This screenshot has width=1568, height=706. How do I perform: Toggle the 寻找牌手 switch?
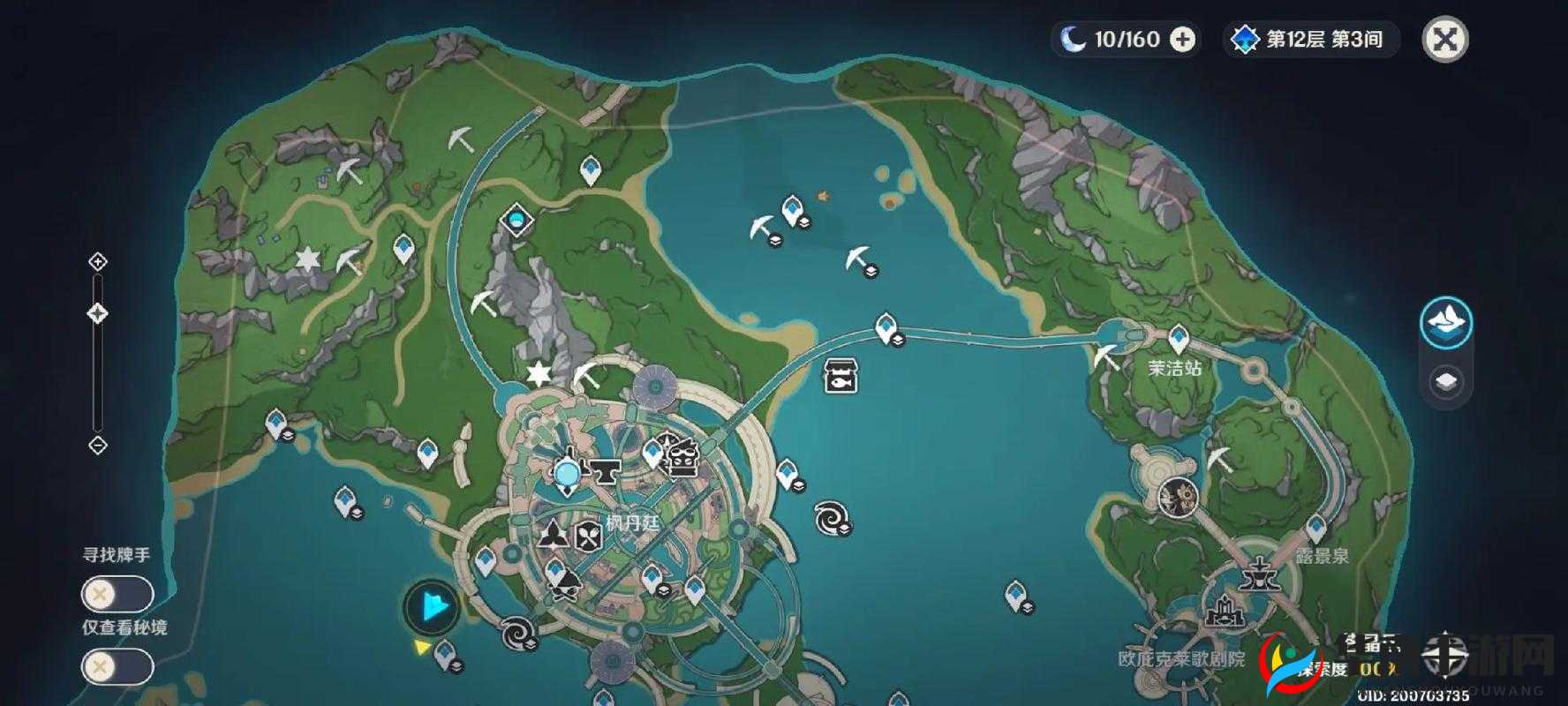tap(117, 594)
